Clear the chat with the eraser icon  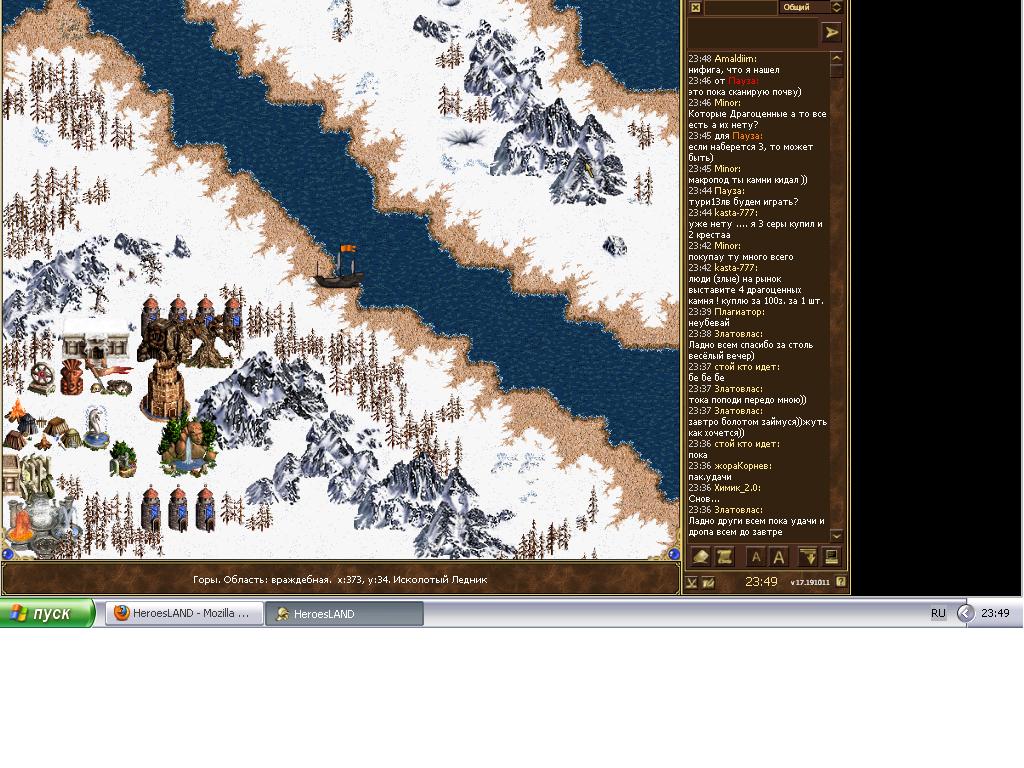coord(701,557)
